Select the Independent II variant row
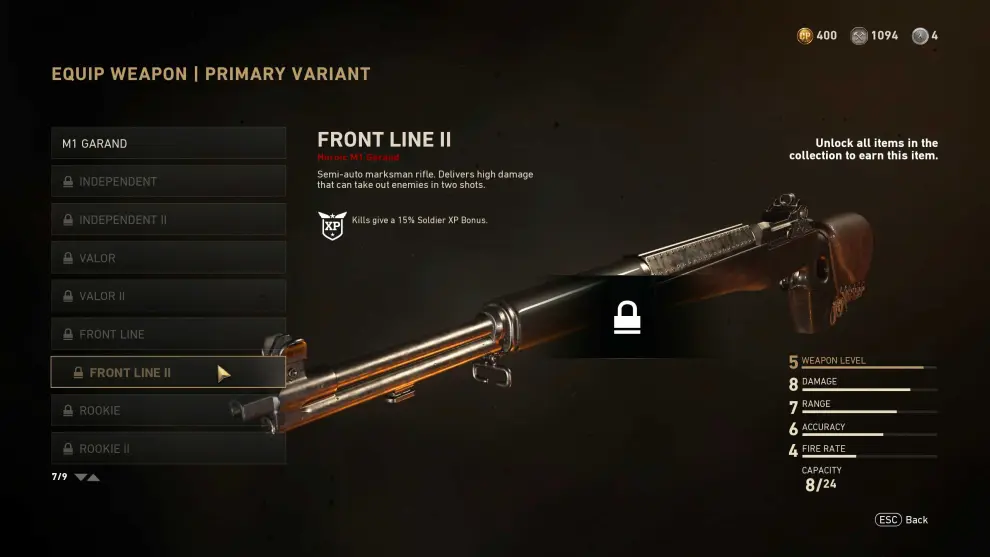The height and width of the screenshot is (557, 990). point(168,220)
